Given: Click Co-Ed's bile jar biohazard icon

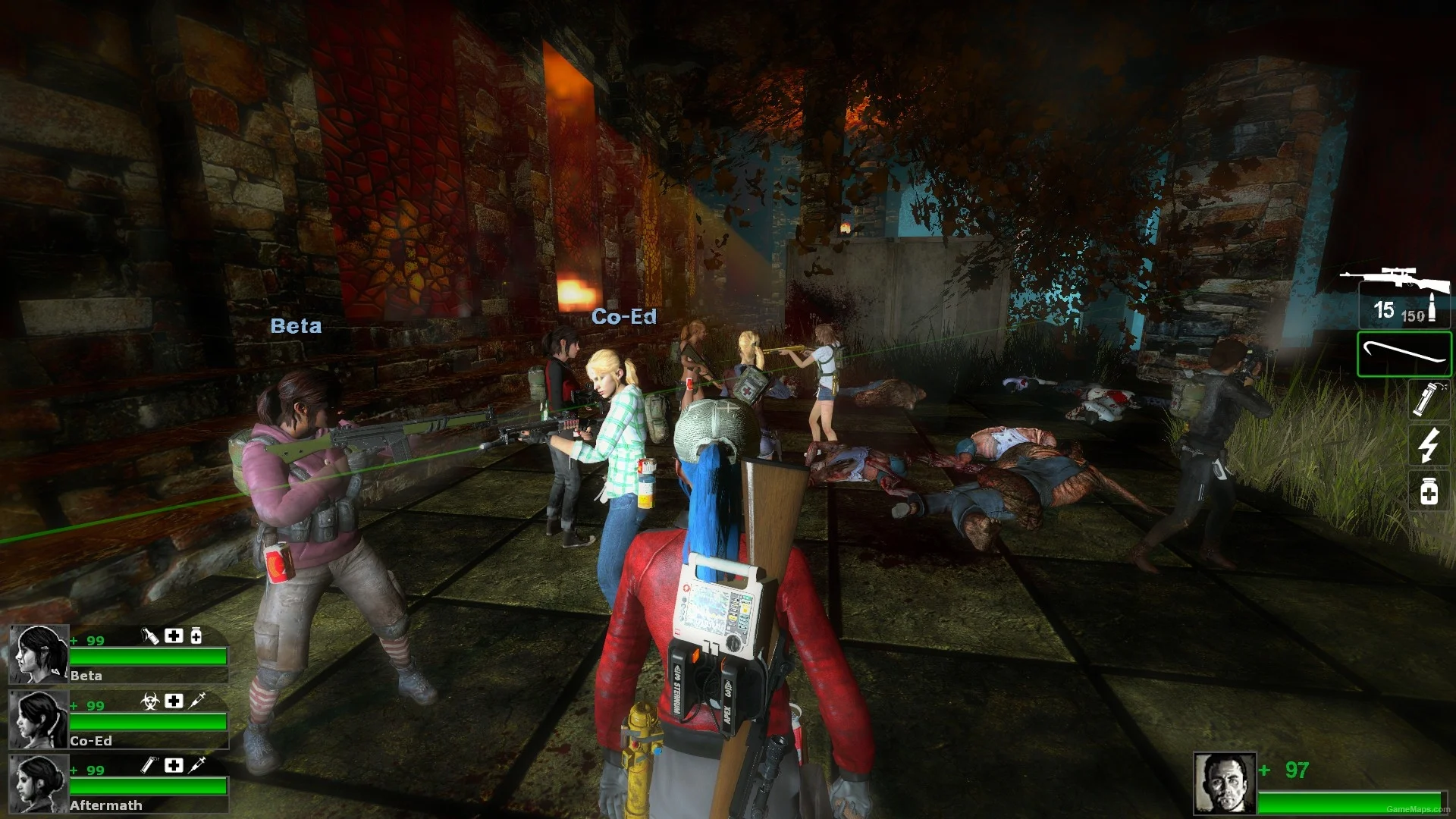Looking at the screenshot, I should 150,701.
